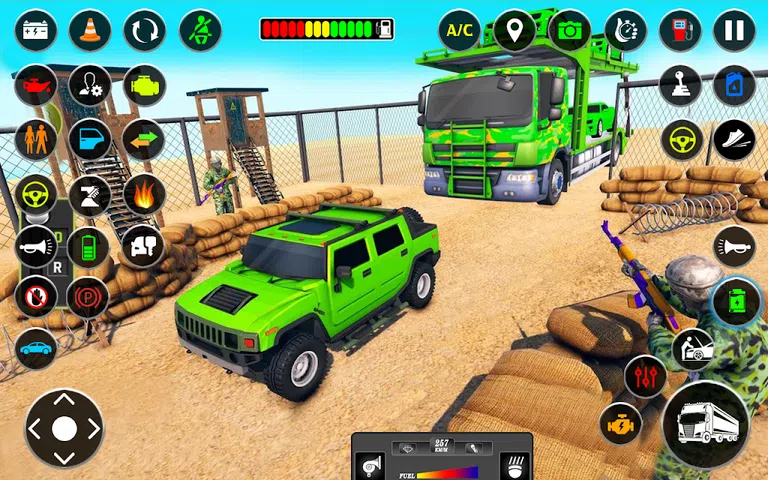Toggle the A/C button
Screen dimensions: 768x480
[459, 31]
